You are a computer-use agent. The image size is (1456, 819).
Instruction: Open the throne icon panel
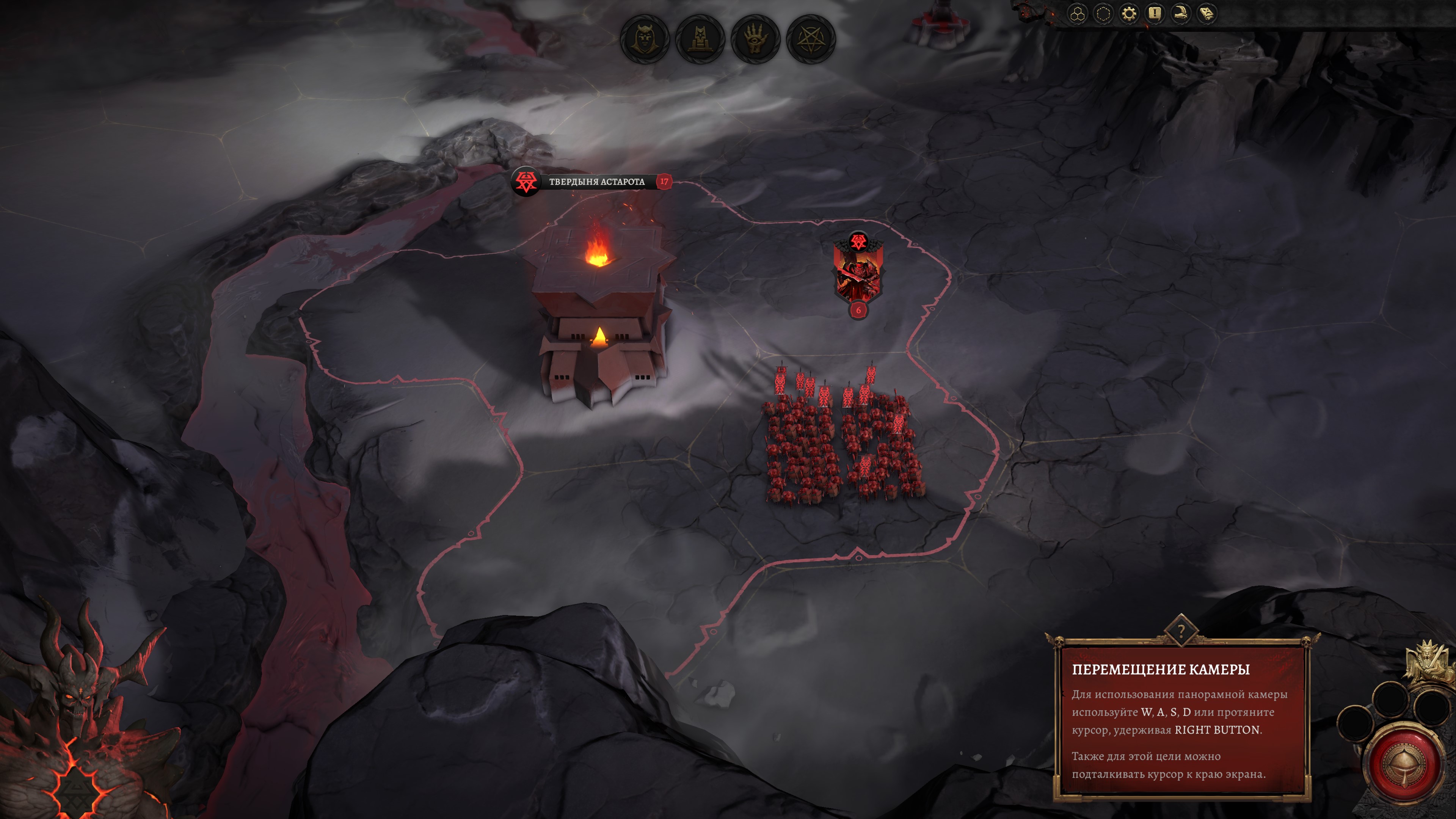pos(700,39)
